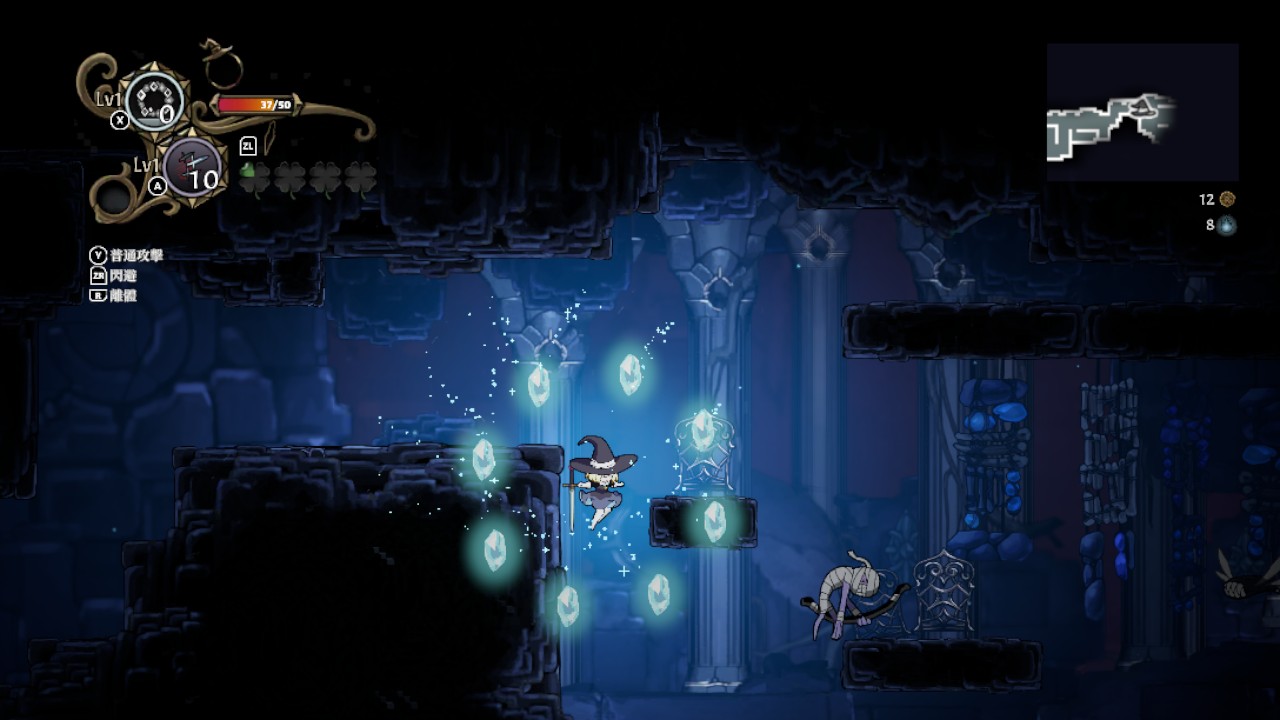Activate the crossed swords skill icon

point(189,167)
